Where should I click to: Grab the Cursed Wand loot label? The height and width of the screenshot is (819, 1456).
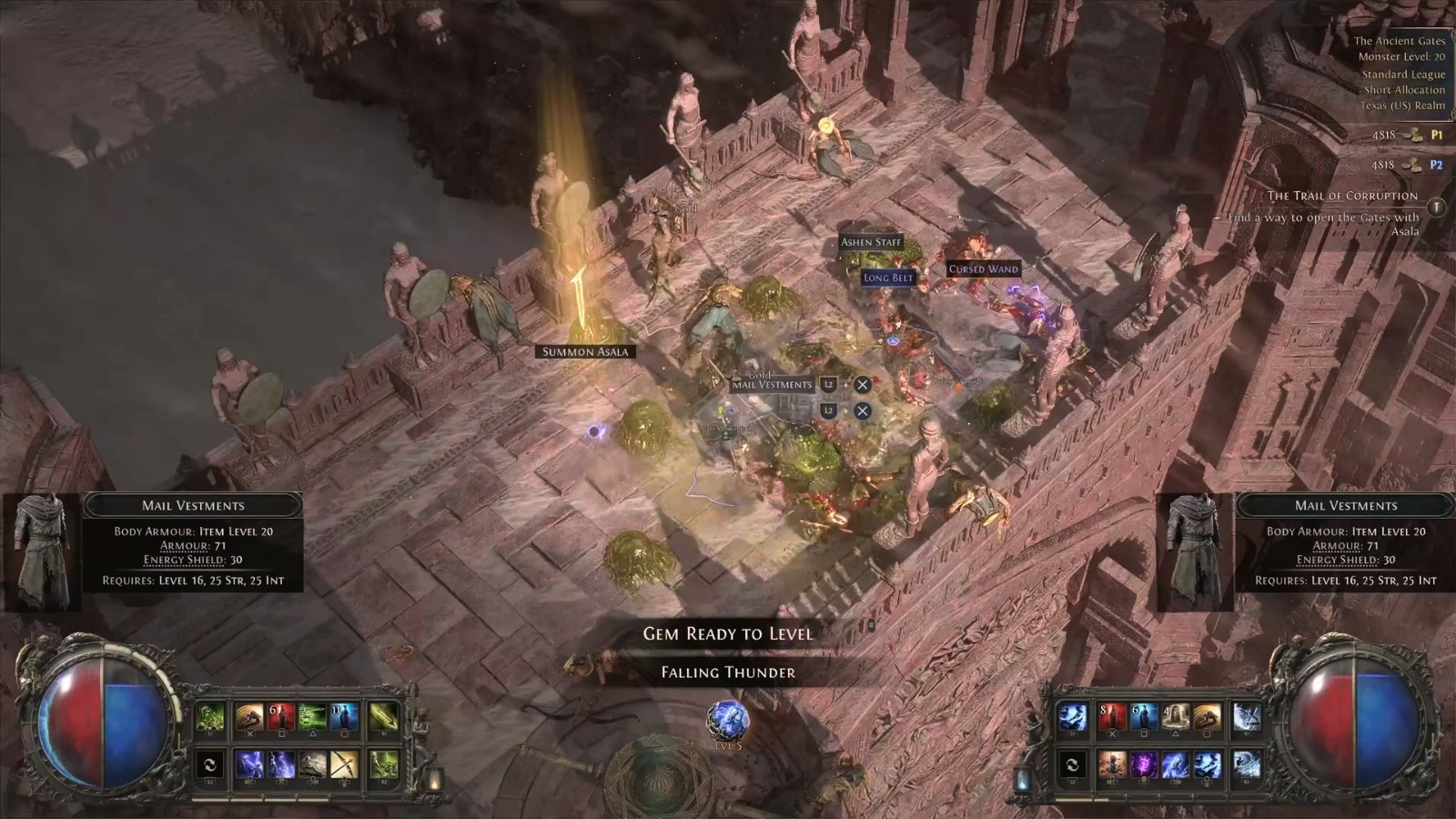pos(983,269)
